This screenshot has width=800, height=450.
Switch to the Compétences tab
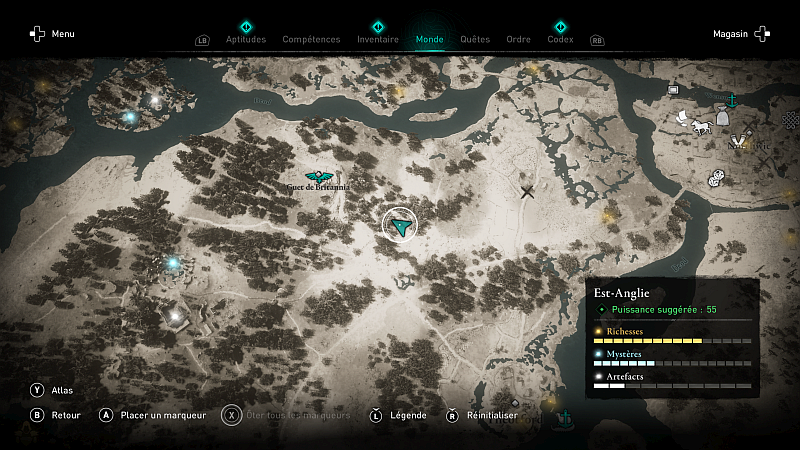(x=311, y=40)
